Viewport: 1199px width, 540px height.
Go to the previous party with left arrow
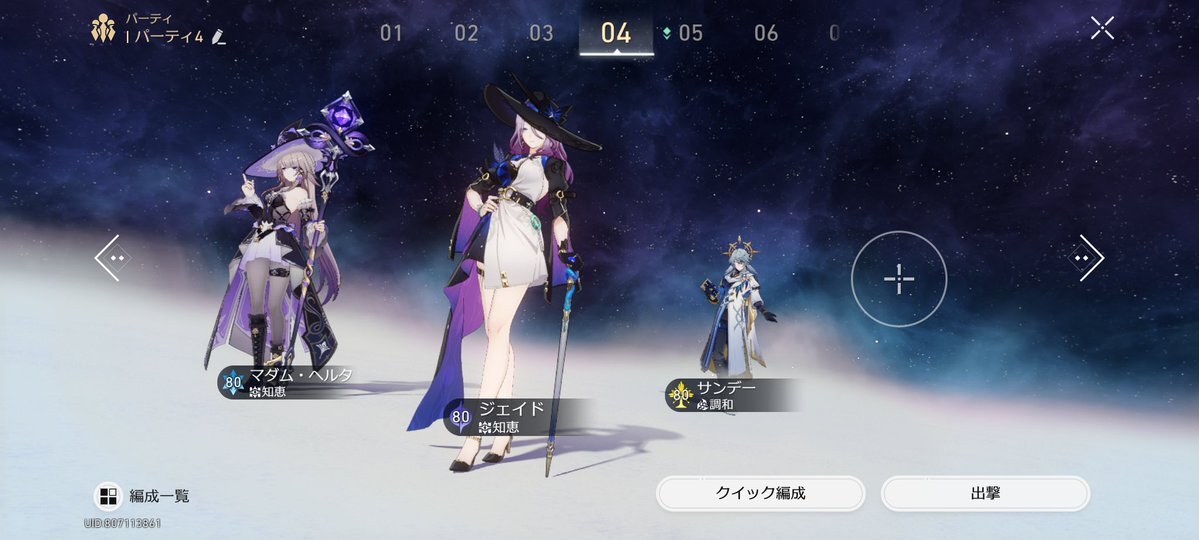(x=112, y=258)
